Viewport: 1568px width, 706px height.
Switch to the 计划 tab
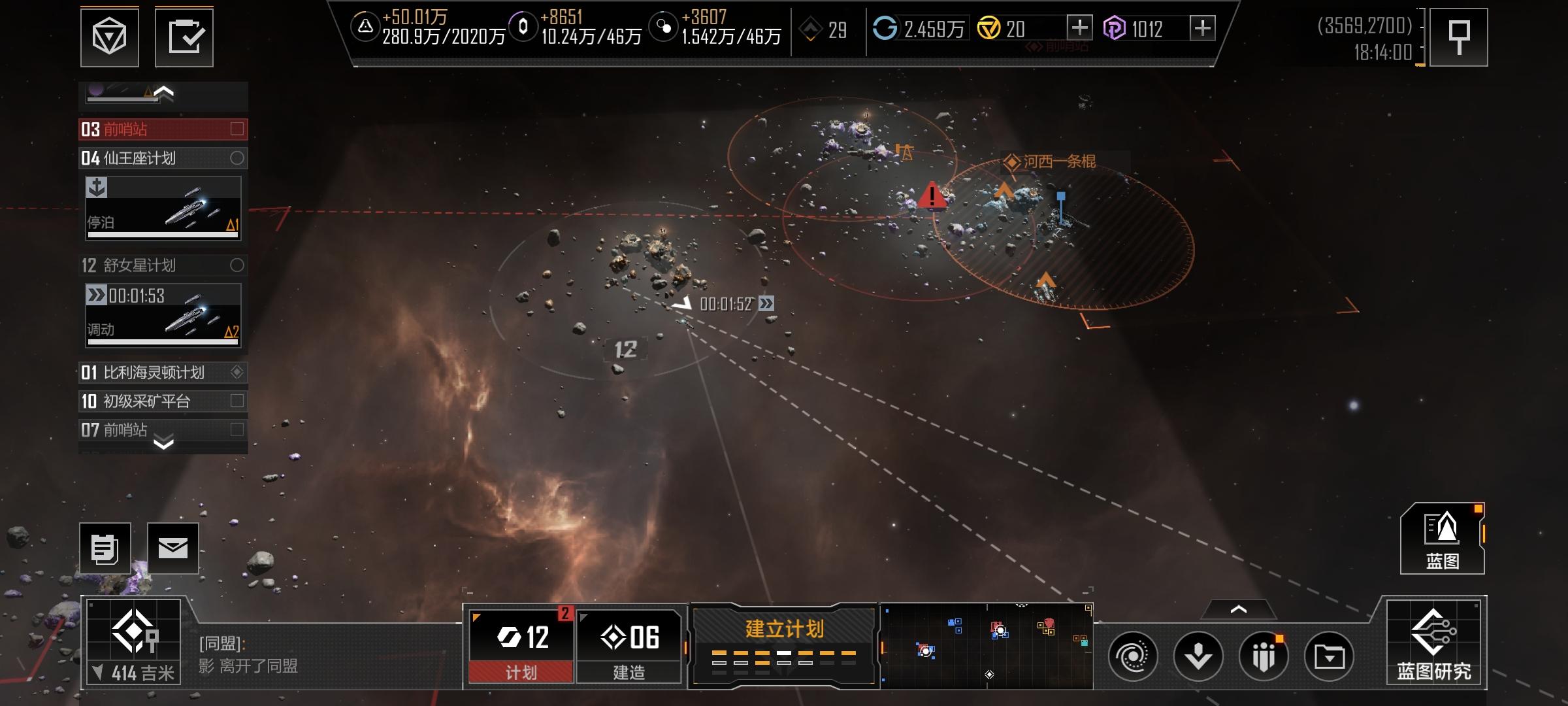pos(521,646)
